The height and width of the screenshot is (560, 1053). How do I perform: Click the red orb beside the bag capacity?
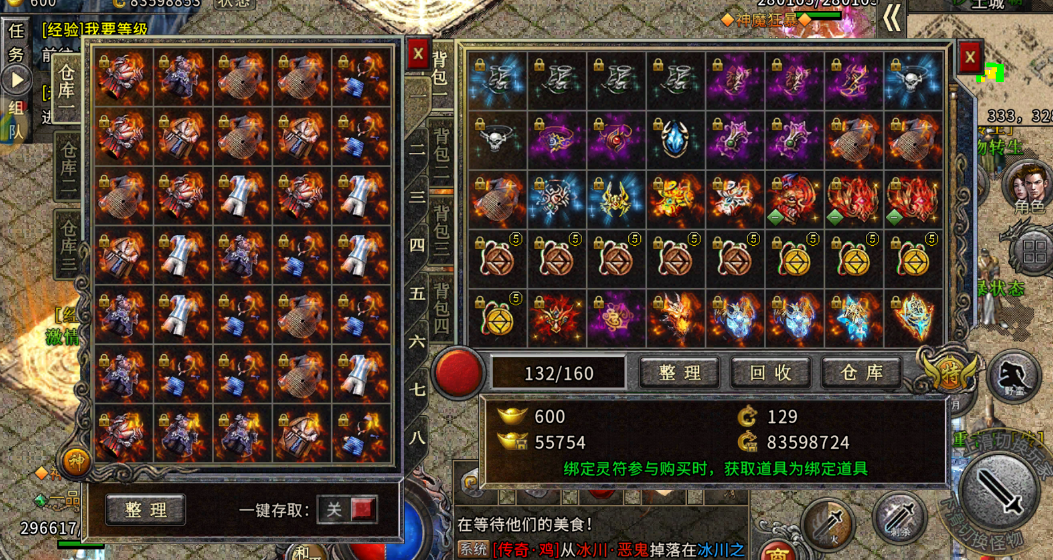tap(458, 372)
